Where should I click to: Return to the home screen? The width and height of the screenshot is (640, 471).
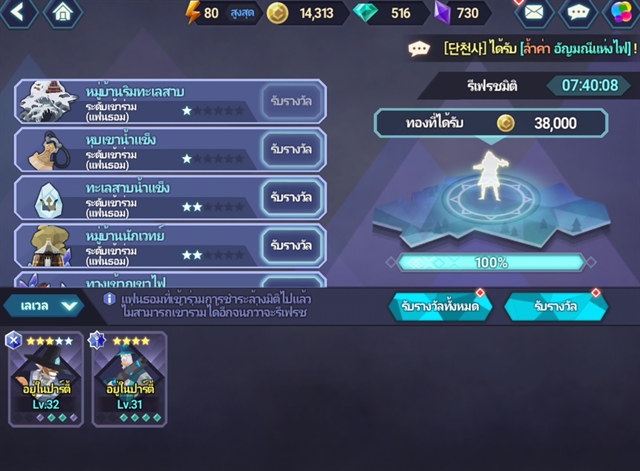pos(63,13)
